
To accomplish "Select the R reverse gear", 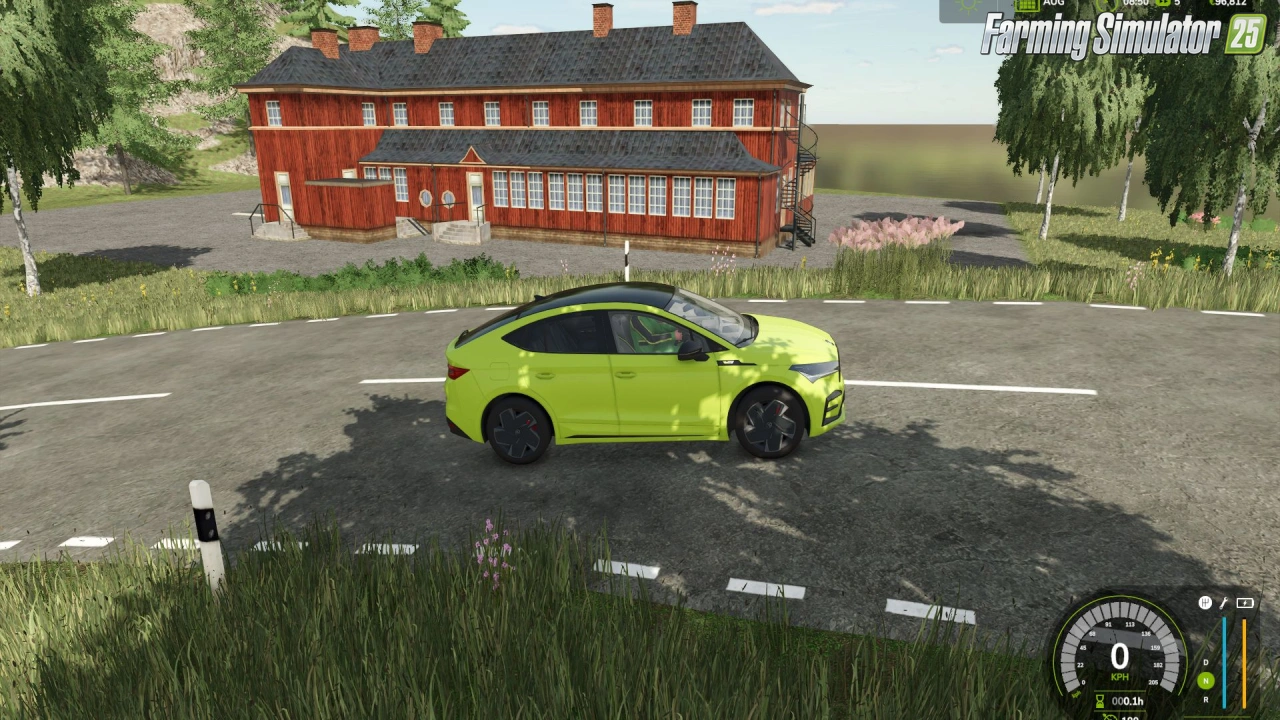I will (1206, 699).
